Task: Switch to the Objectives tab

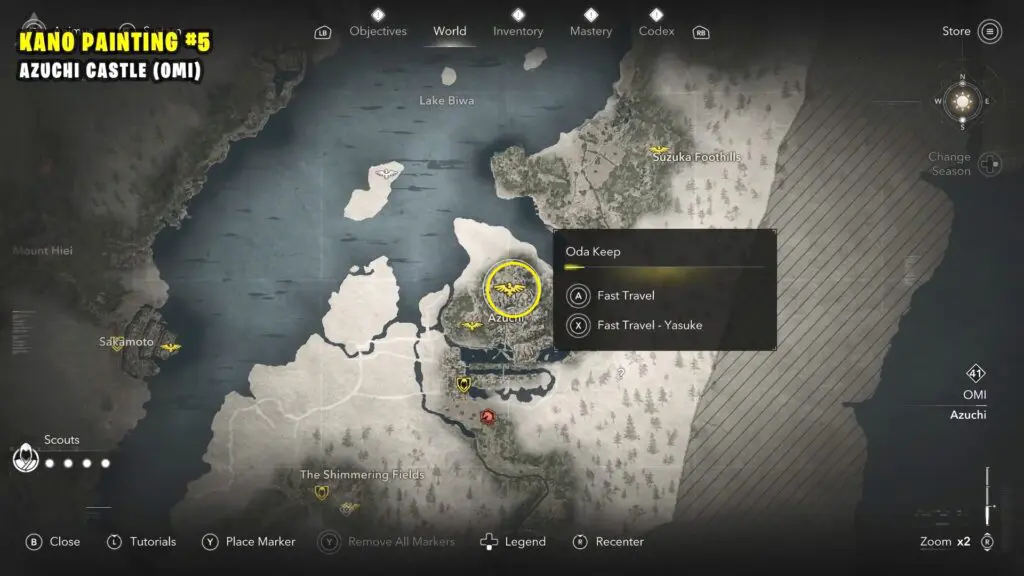Action: [379, 31]
